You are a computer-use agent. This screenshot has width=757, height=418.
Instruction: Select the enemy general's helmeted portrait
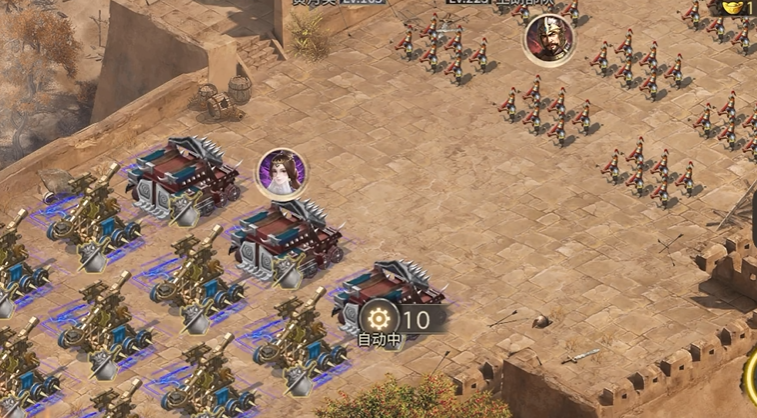tap(549, 40)
